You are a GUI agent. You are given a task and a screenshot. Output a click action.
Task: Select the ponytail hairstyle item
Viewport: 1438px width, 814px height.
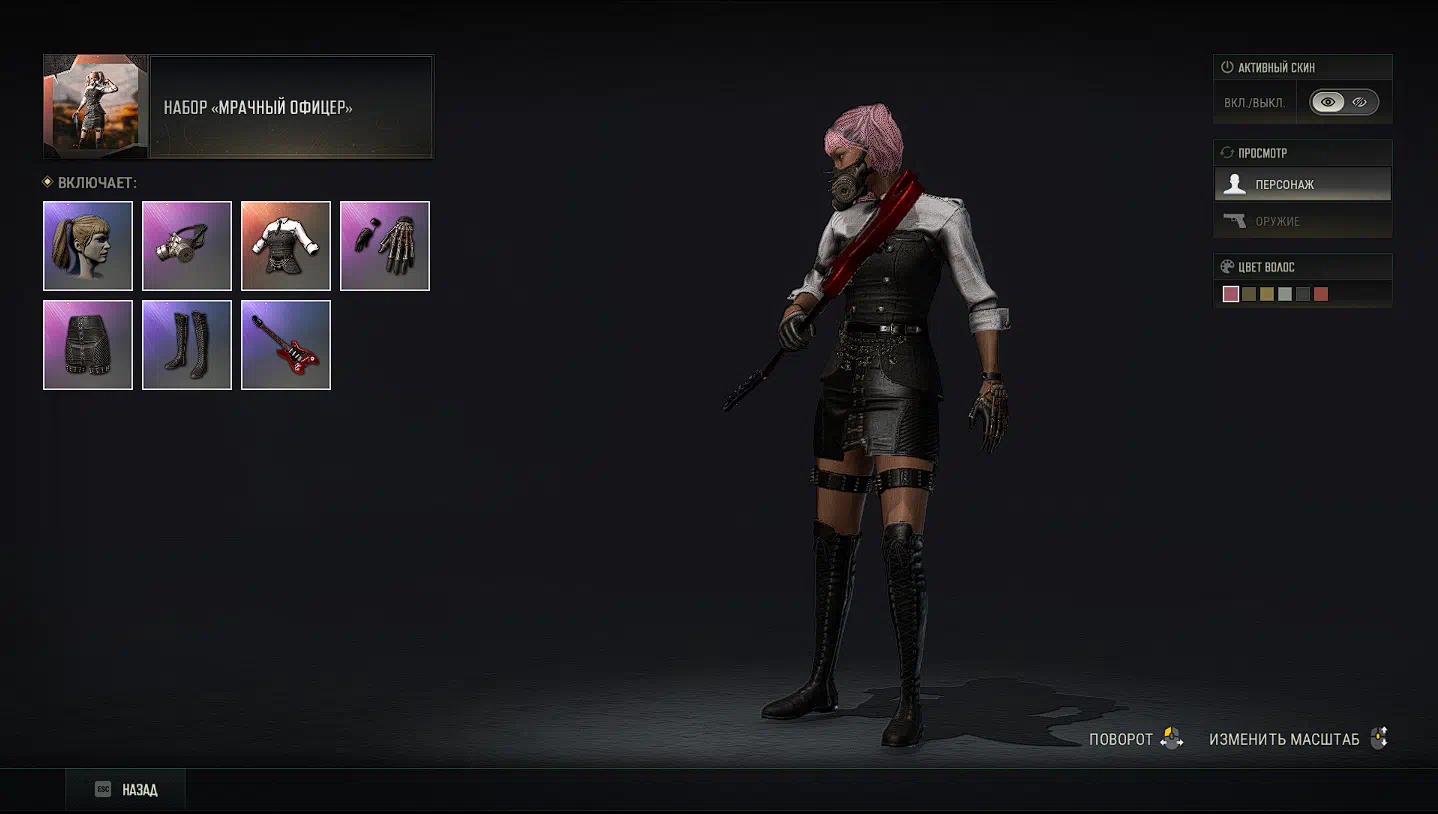pyautogui.click(x=88, y=246)
